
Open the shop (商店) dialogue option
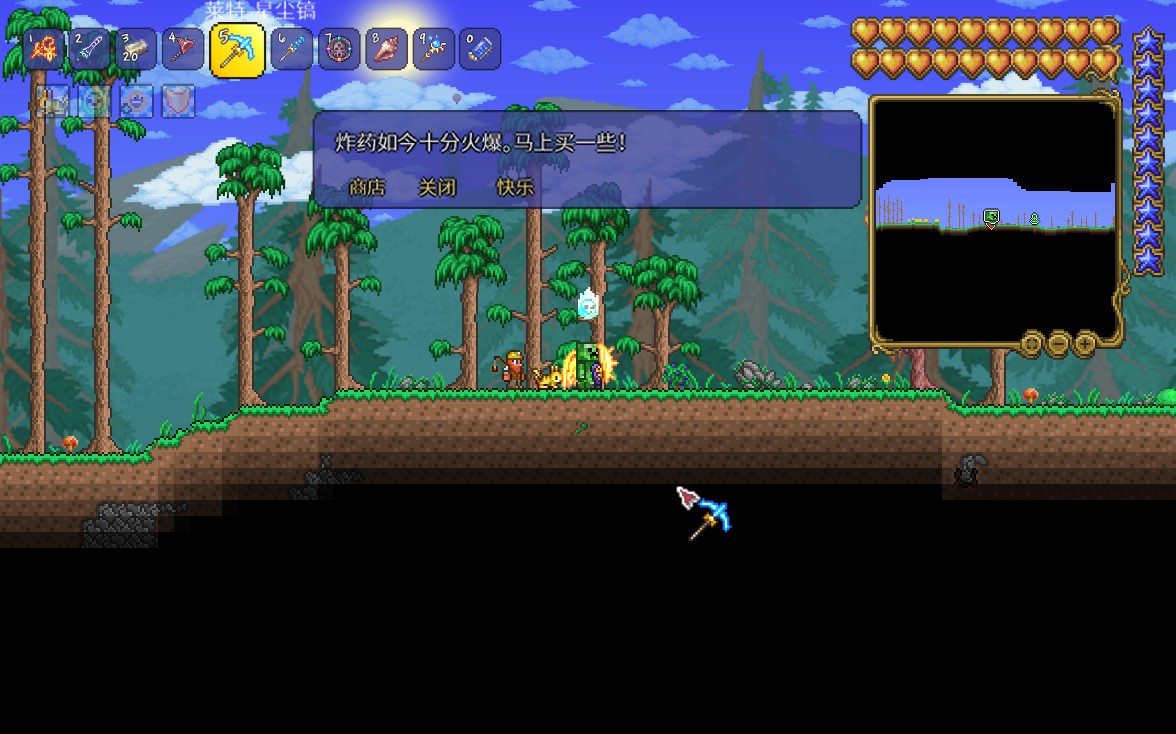coord(367,187)
